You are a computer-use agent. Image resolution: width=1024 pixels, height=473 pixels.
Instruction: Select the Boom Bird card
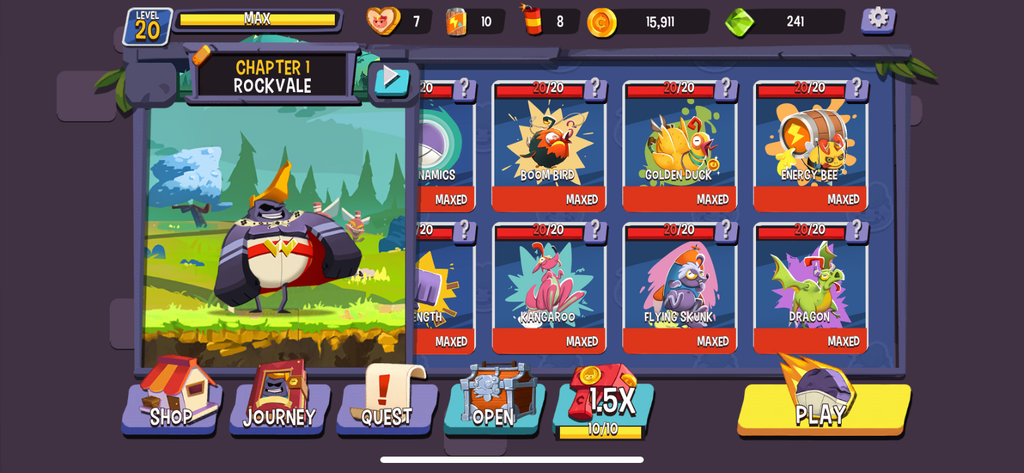[546, 145]
